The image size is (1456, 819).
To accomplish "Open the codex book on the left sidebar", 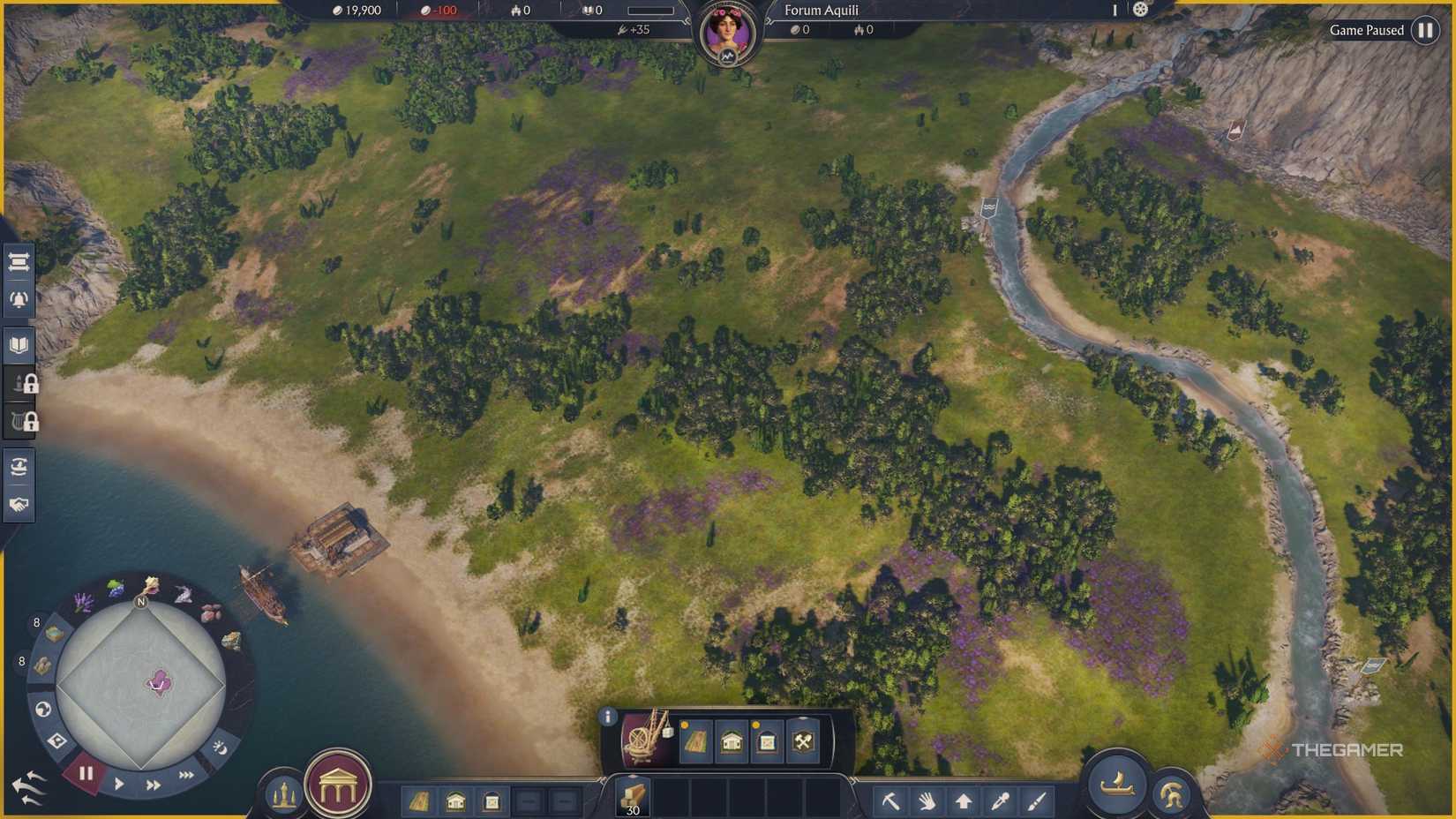I will click(x=18, y=345).
